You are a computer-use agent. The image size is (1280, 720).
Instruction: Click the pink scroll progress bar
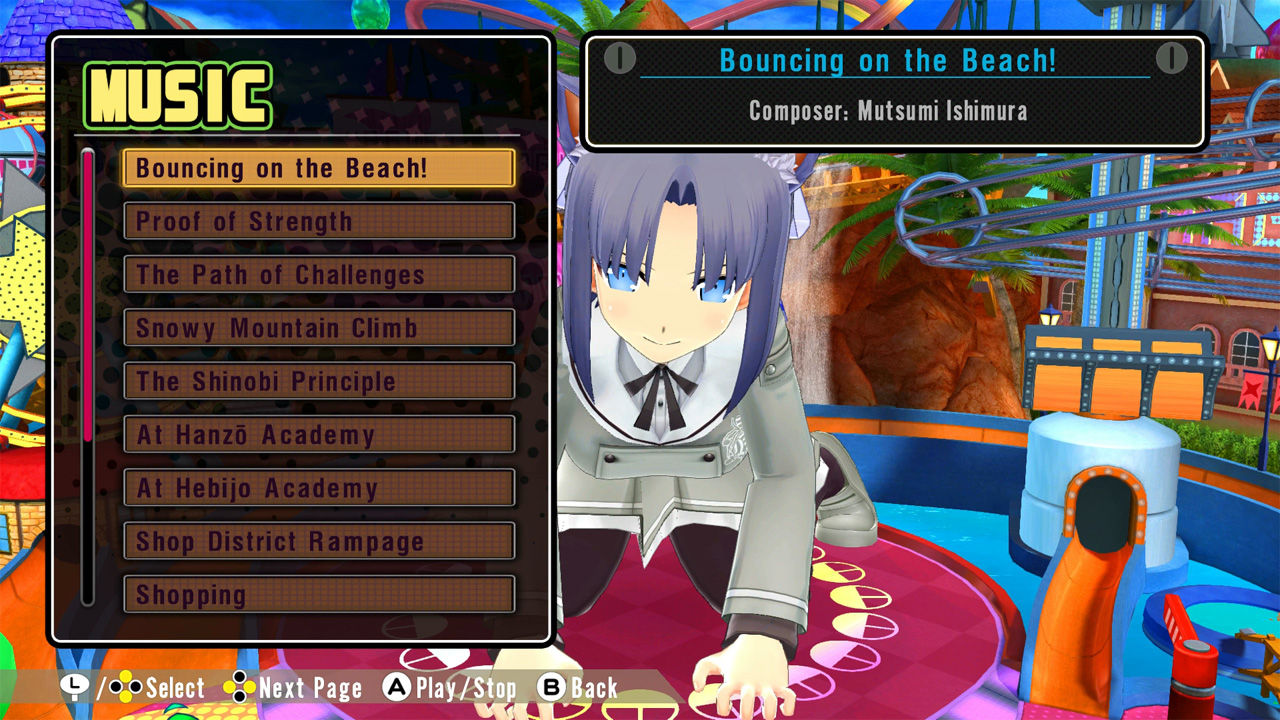click(90, 290)
